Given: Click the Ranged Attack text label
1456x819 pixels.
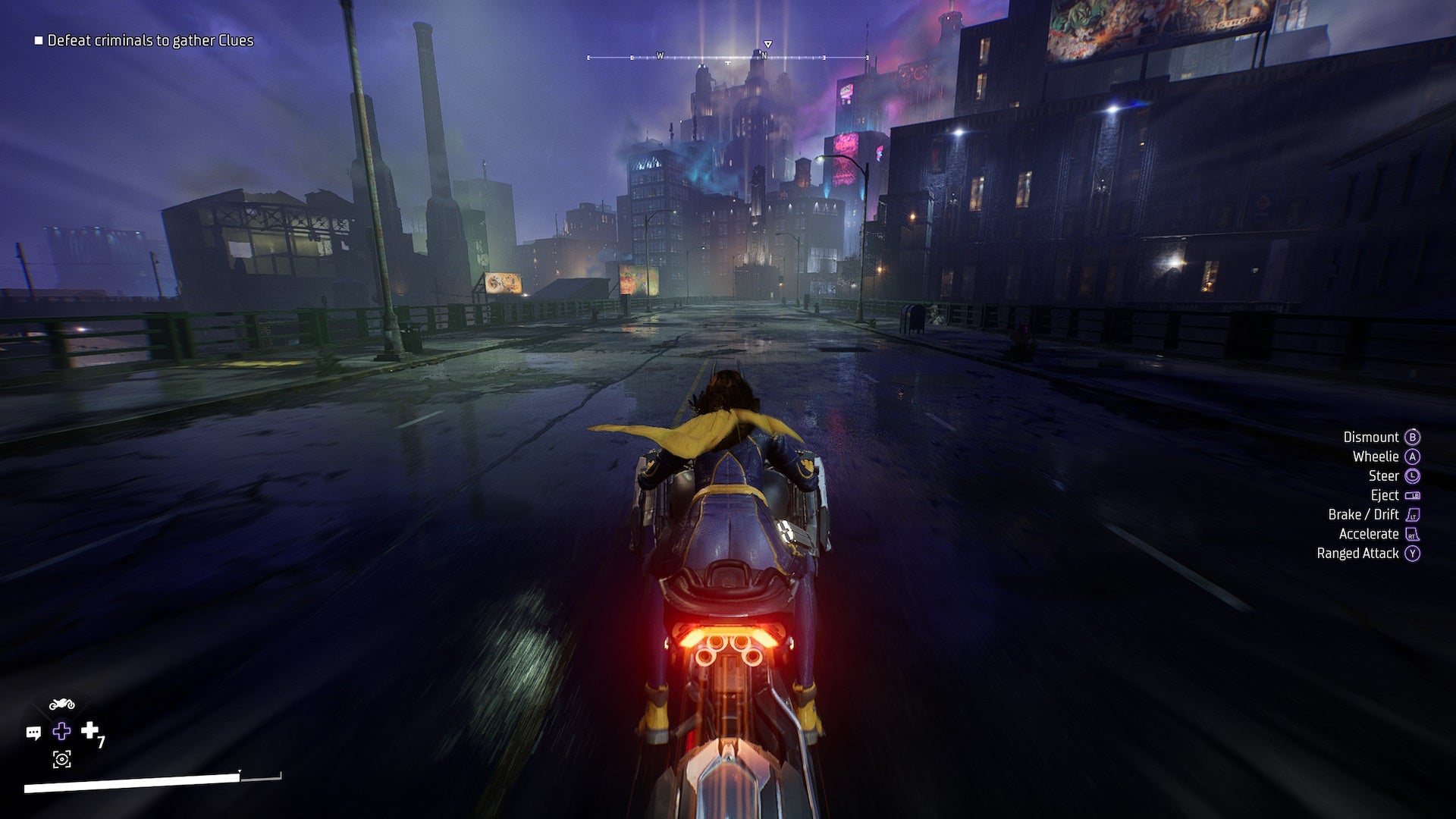Looking at the screenshot, I should pyautogui.click(x=1358, y=554).
